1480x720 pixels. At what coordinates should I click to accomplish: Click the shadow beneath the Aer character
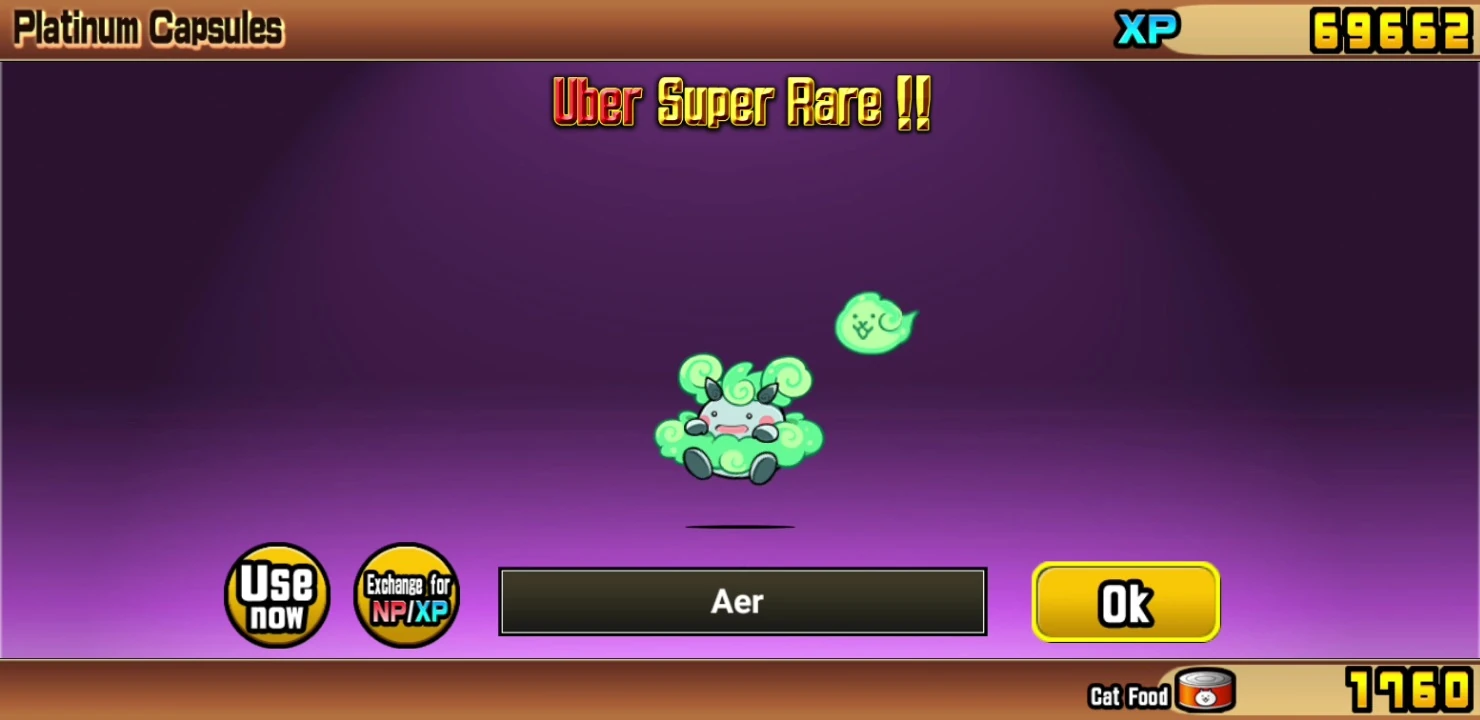pyautogui.click(x=742, y=525)
